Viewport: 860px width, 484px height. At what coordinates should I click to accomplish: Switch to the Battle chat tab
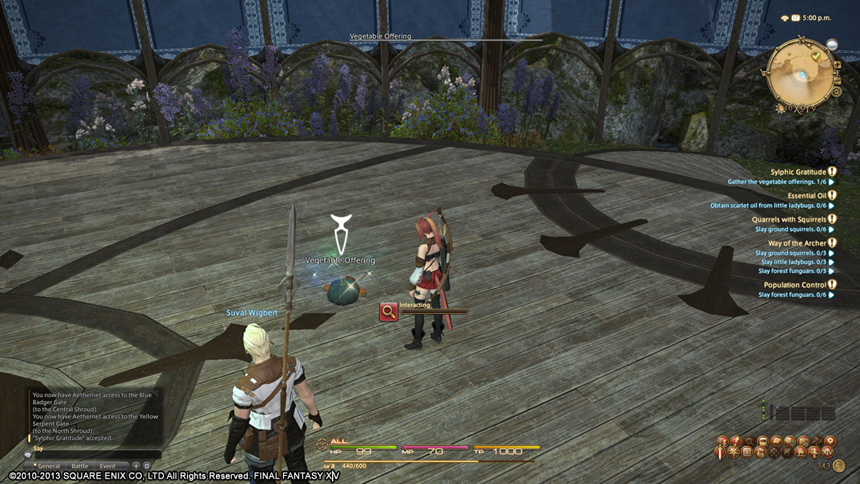coord(79,465)
